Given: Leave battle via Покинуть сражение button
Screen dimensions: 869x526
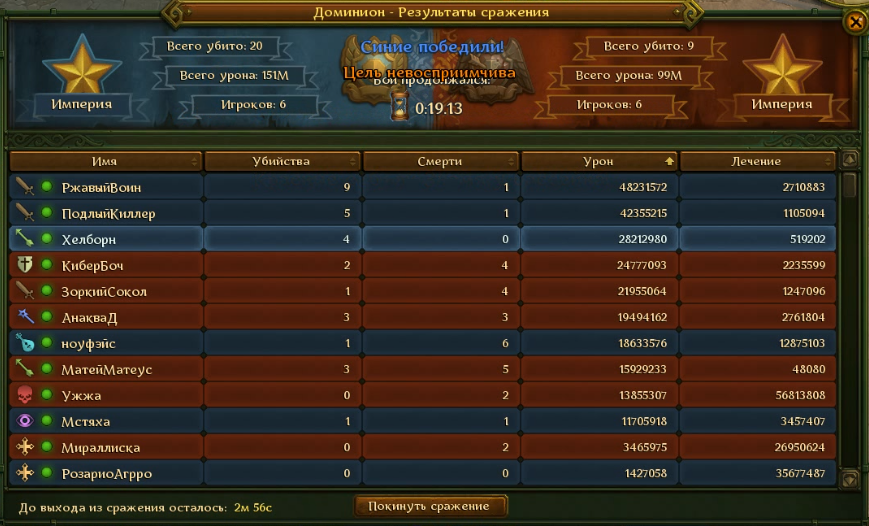Looking at the screenshot, I should 430,506.
